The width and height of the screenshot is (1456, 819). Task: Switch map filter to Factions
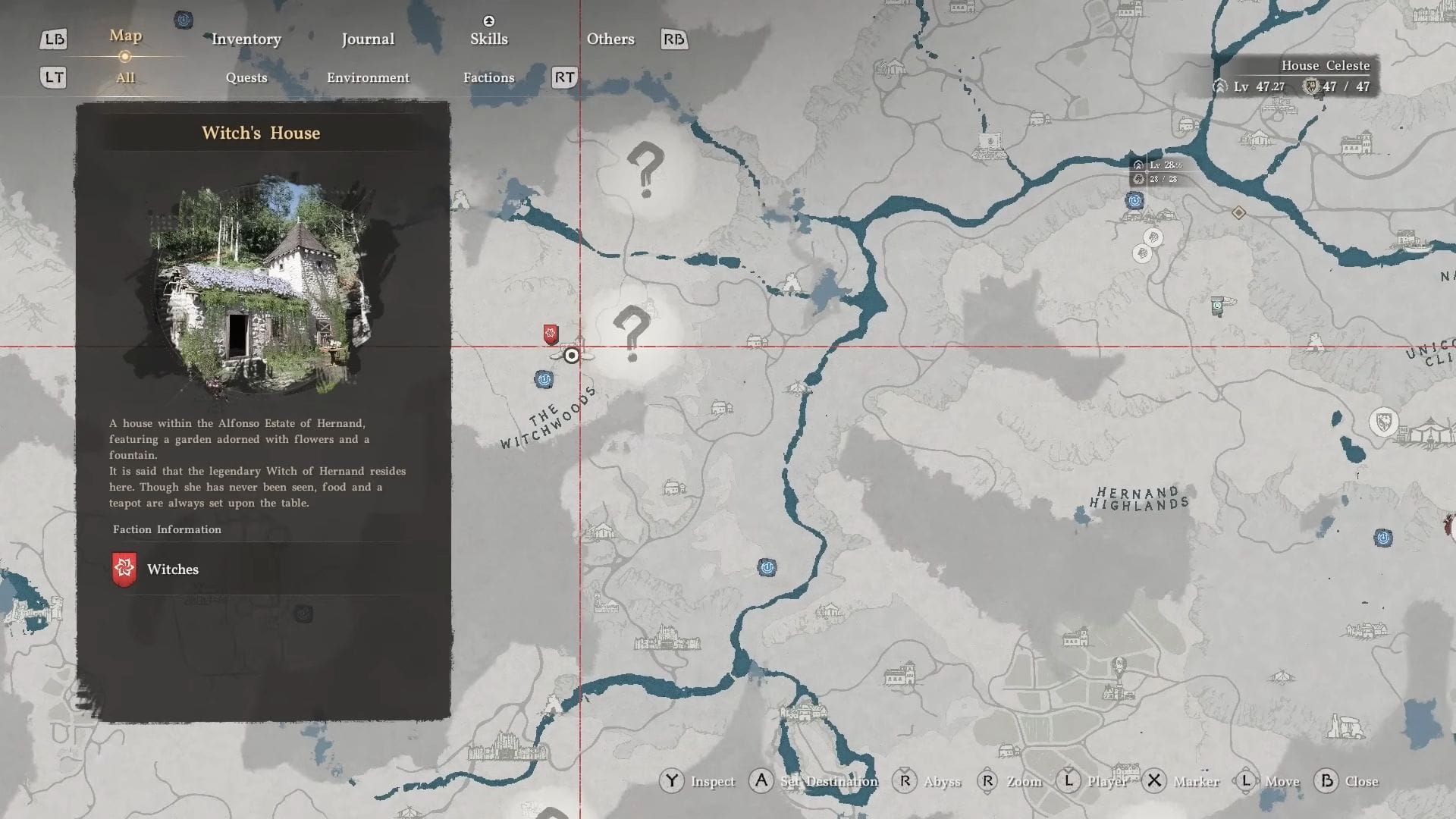click(488, 77)
